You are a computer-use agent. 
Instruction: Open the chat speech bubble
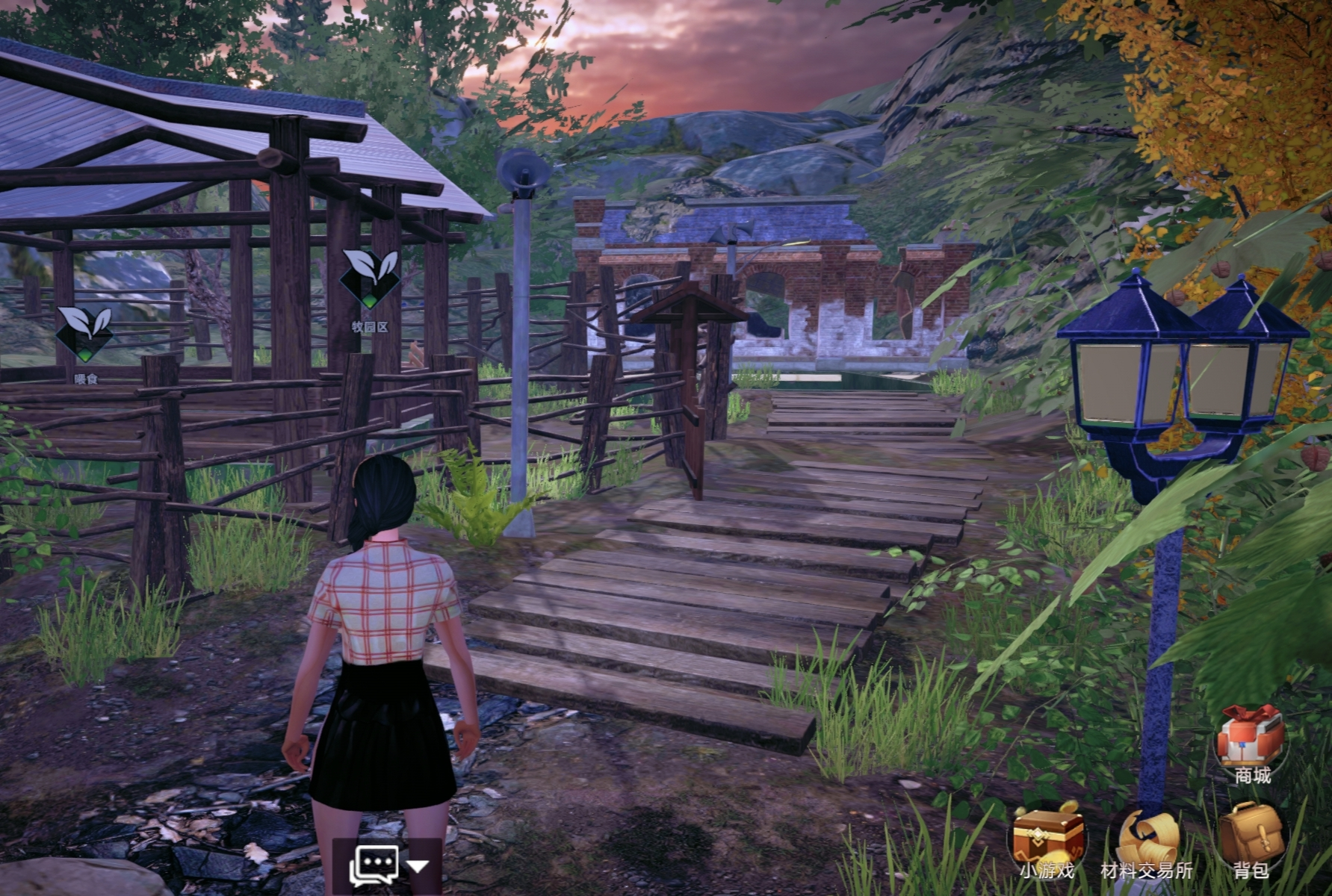(374, 866)
